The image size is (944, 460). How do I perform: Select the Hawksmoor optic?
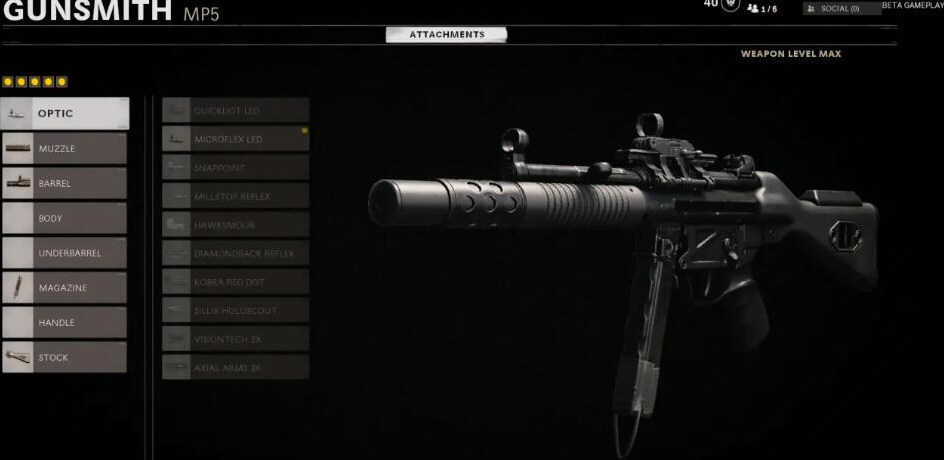pyautogui.click(x=236, y=225)
